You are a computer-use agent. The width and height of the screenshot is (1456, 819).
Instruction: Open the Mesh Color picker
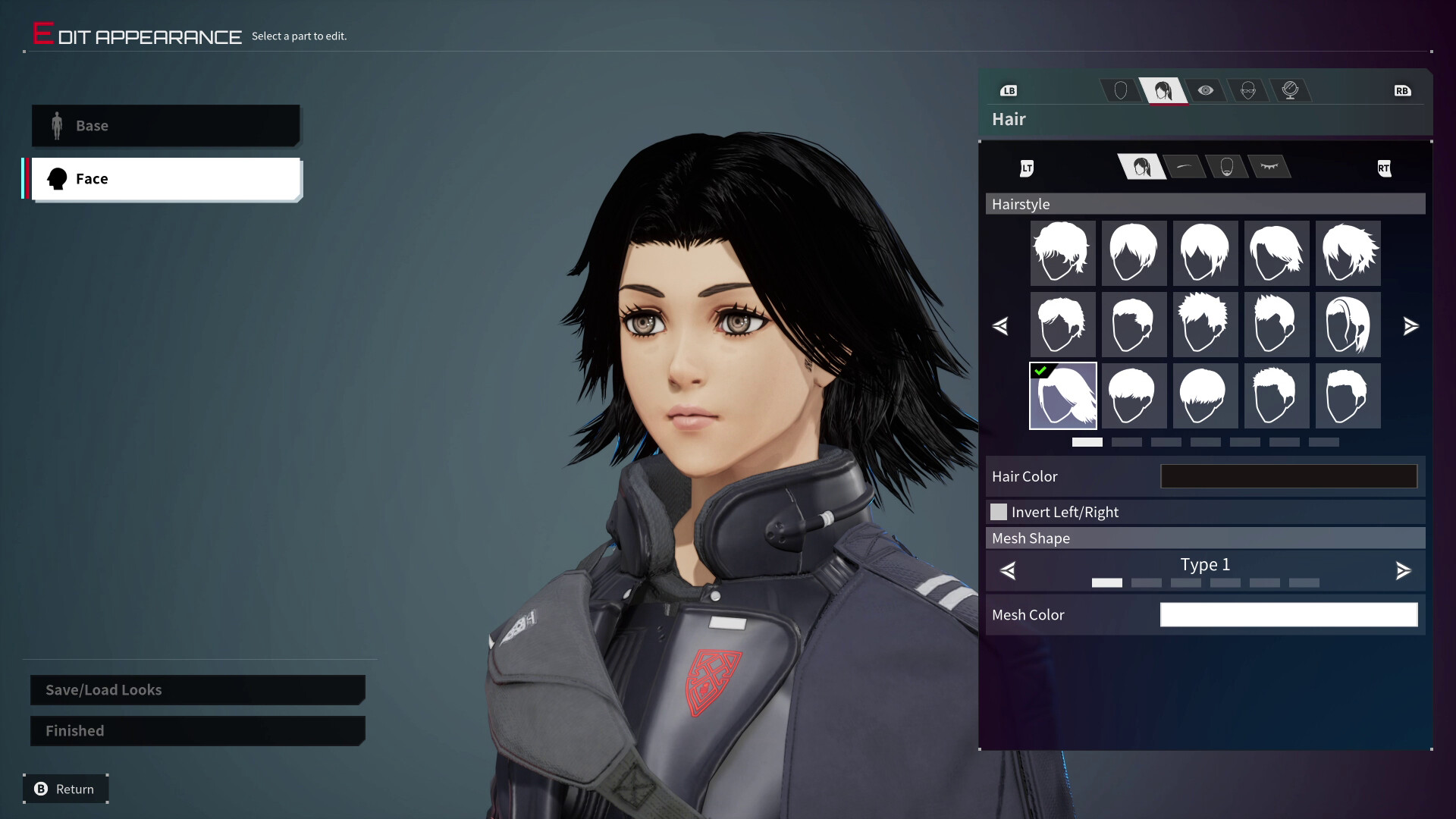pyautogui.click(x=1288, y=614)
